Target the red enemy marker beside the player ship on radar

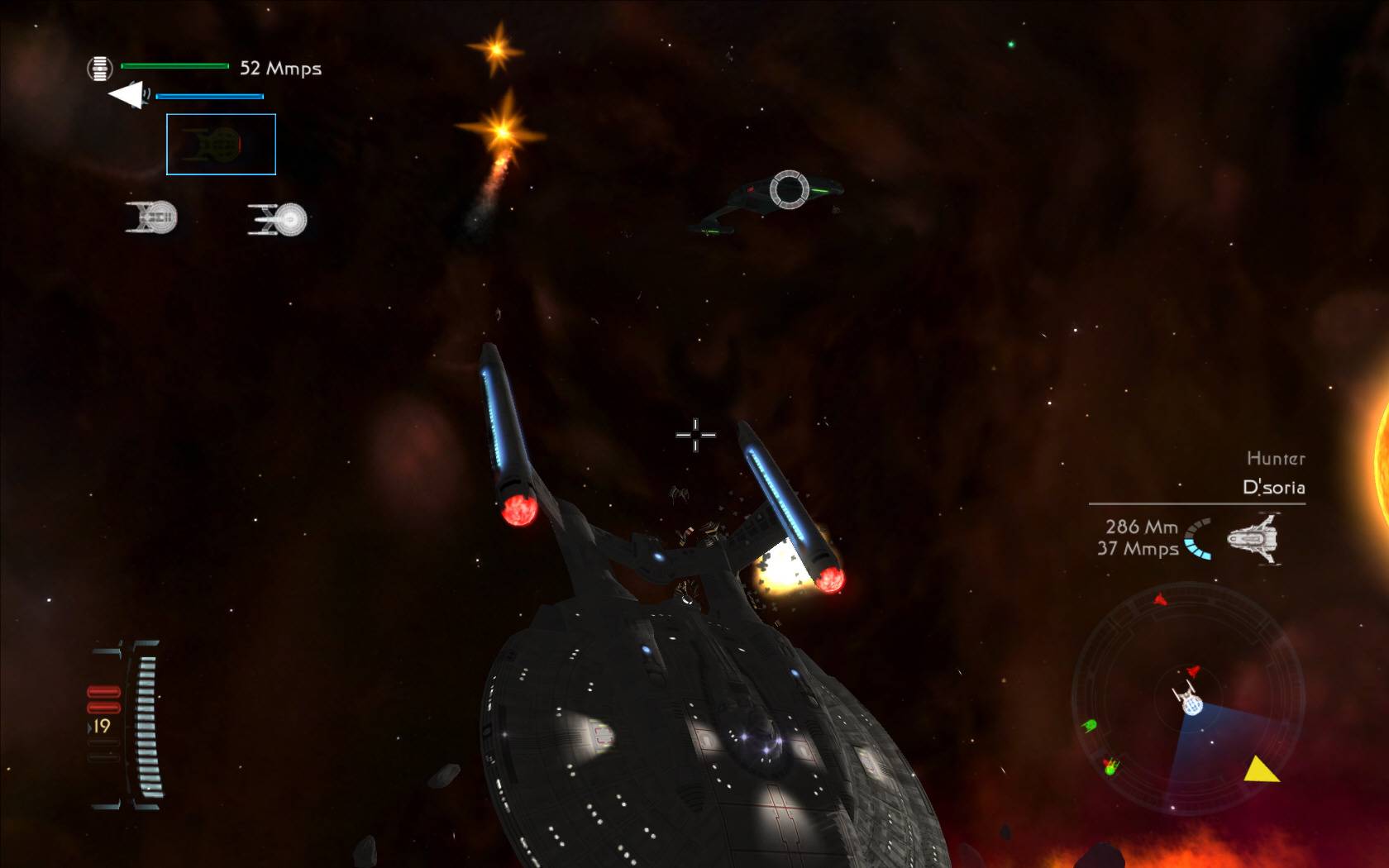[x=1193, y=670]
